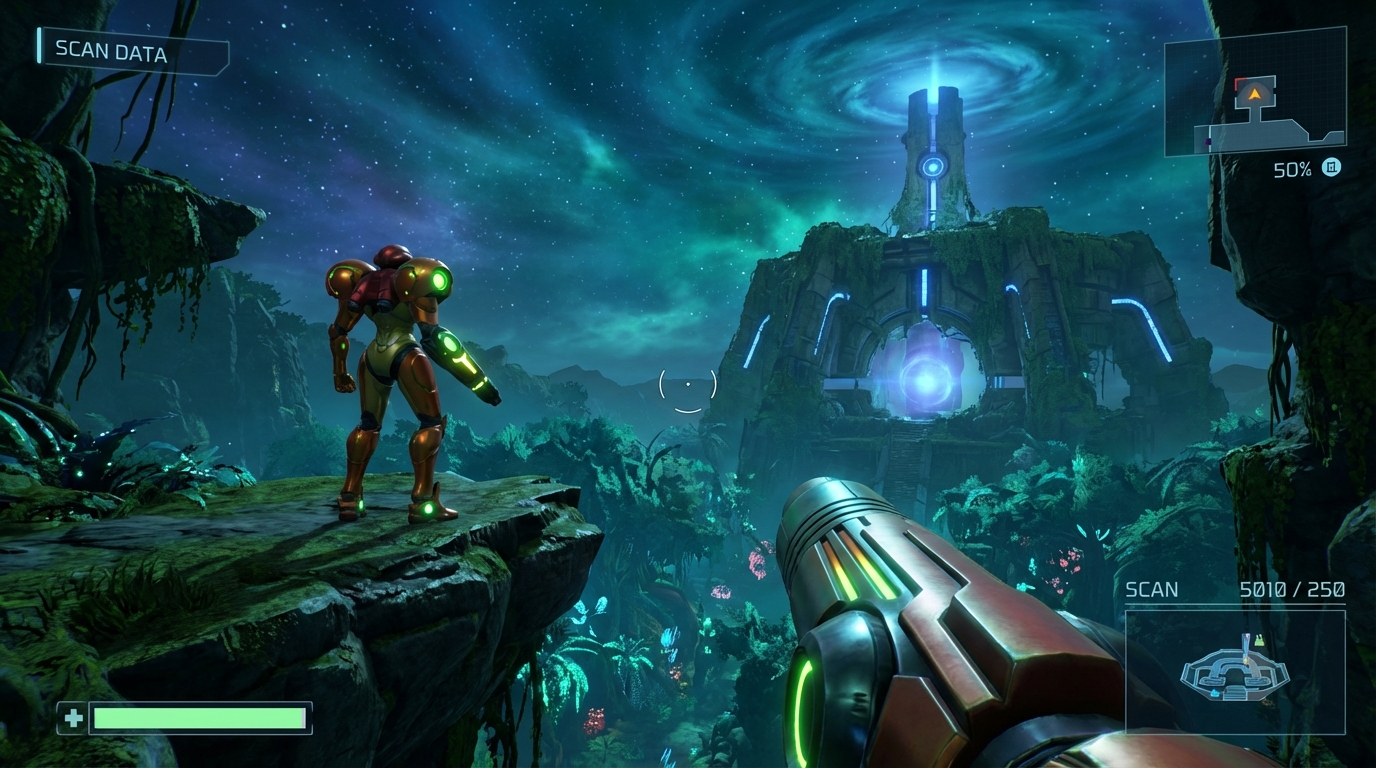Click the plus icon beside the health bar
The image size is (1376, 768).
pos(73,718)
